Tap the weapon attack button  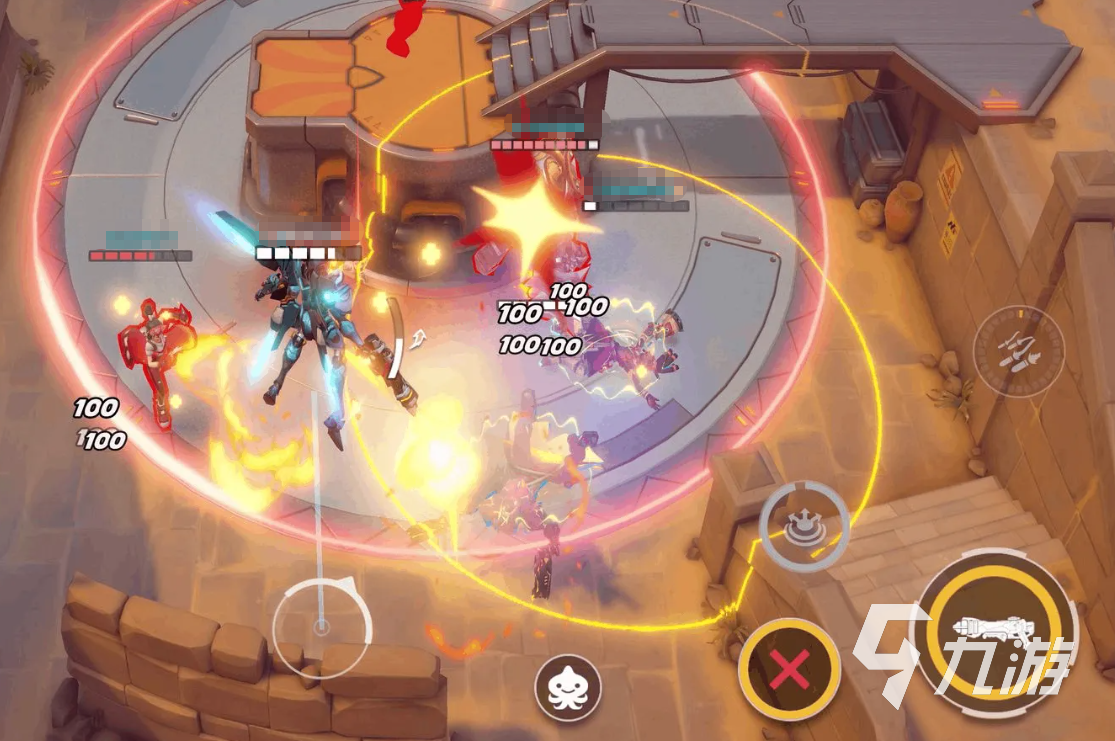(x=995, y=630)
